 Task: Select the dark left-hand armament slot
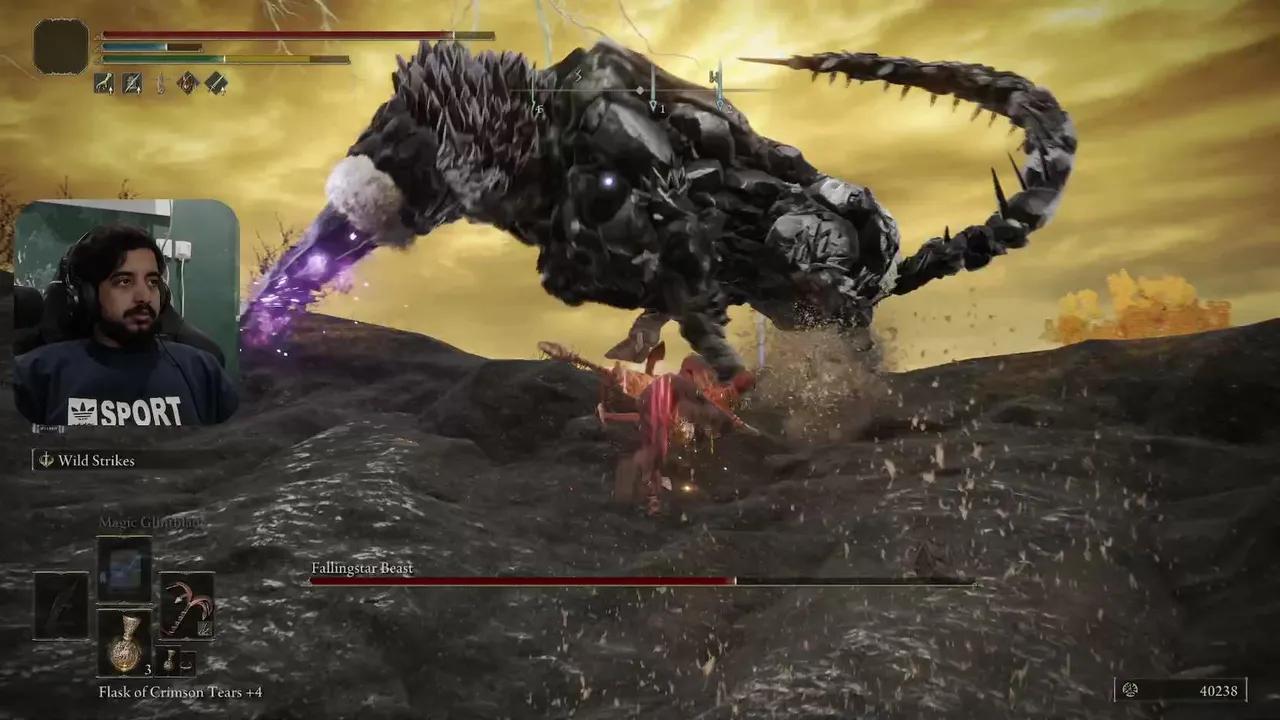[61, 605]
